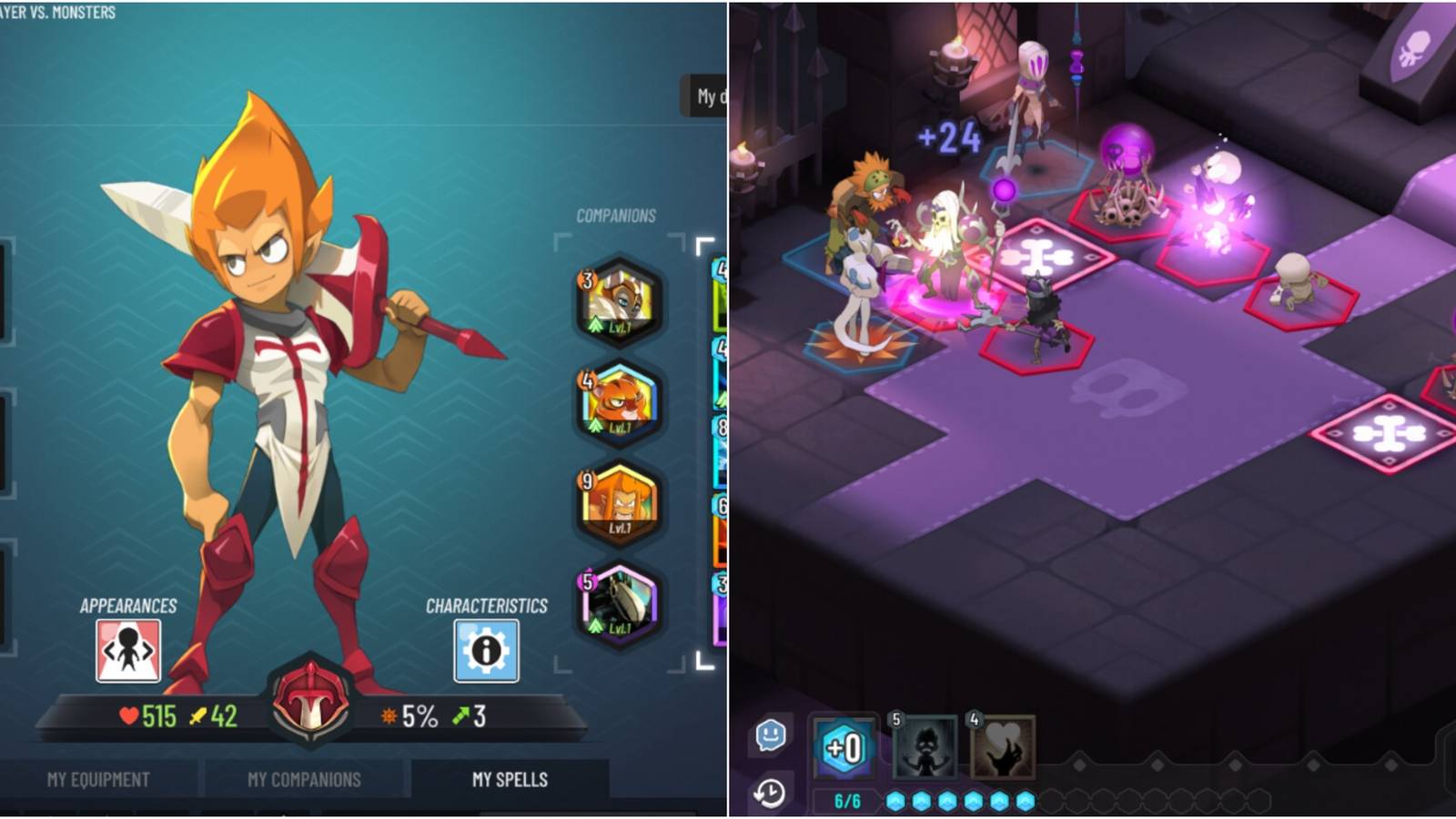Open the My Spells tab
This screenshot has height=819, width=1456.
tap(510, 780)
